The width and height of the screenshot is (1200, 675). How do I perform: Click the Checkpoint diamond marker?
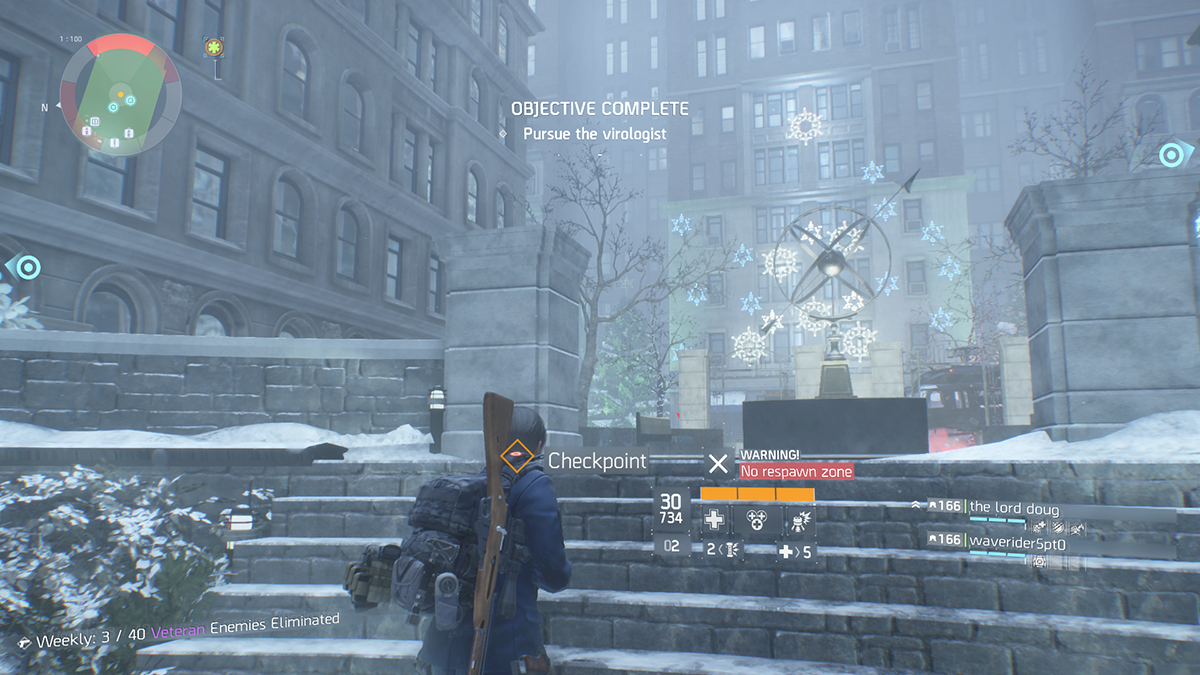516,460
